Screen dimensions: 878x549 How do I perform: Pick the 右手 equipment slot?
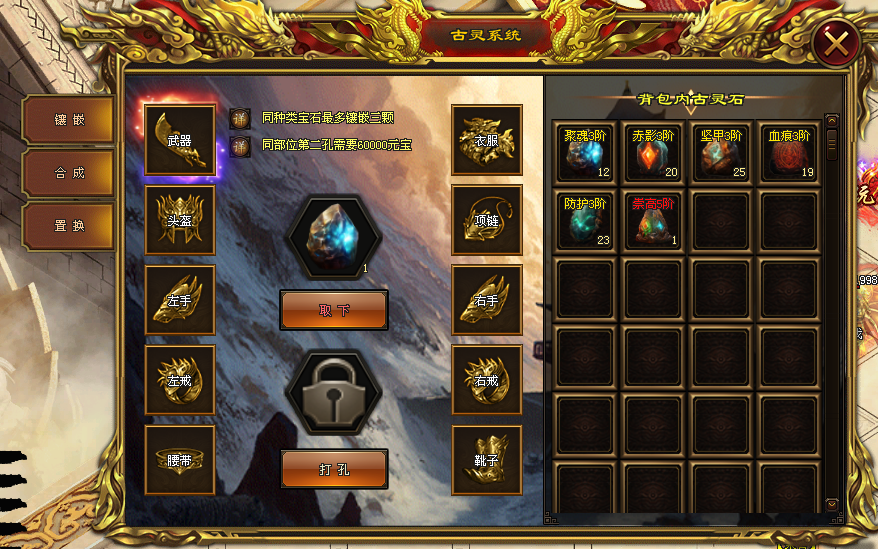487,299
